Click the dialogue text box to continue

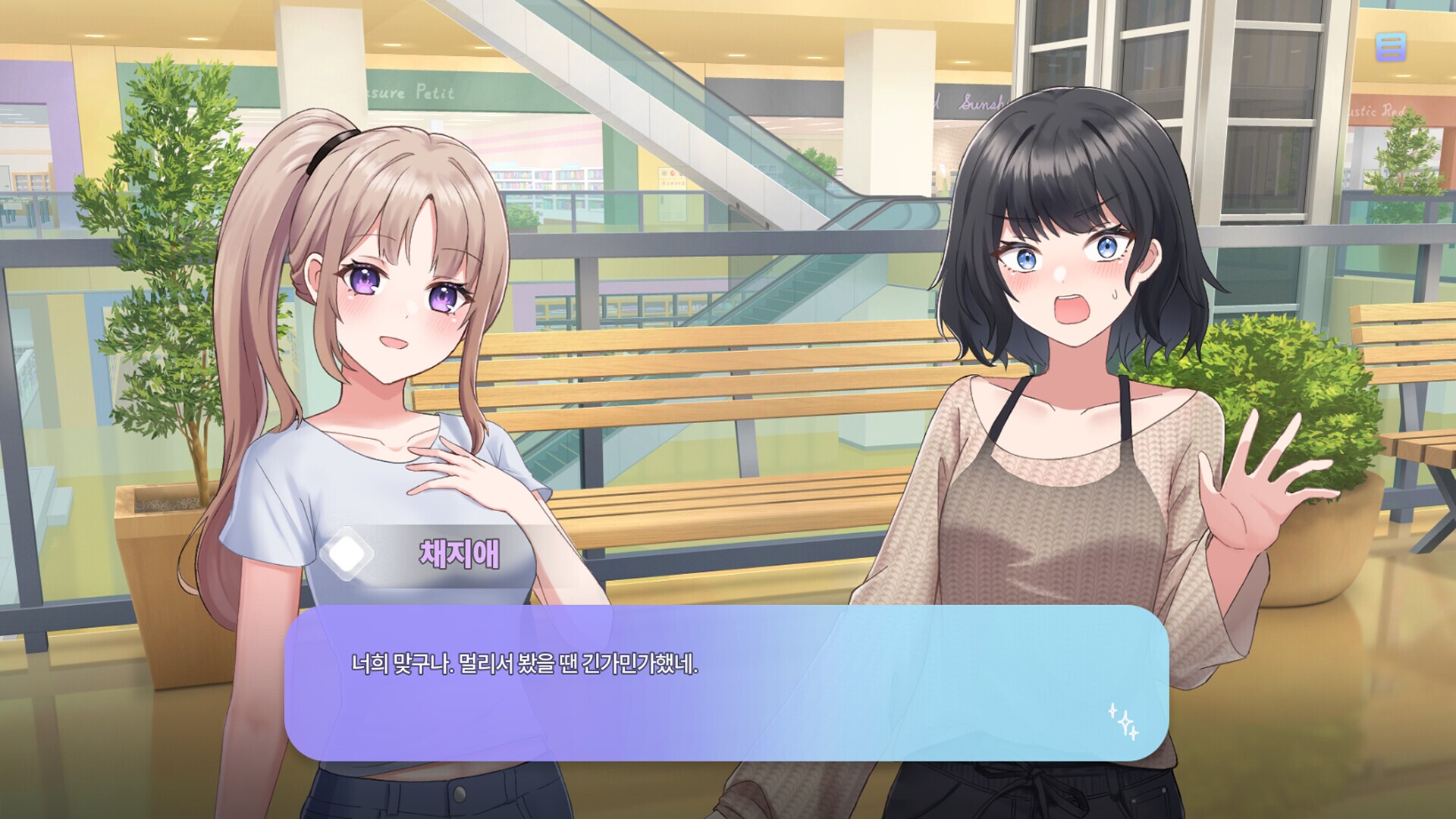click(x=726, y=682)
